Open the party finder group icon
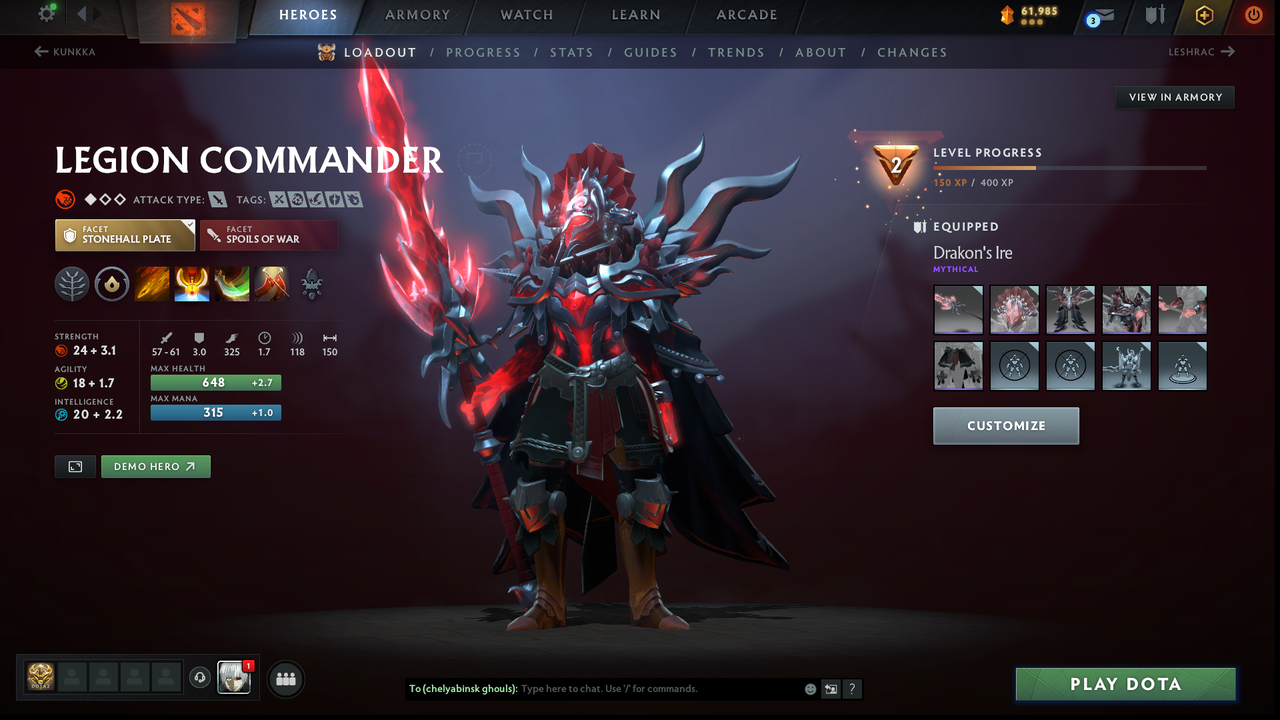The height and width of the screenshot is (720, 1280). point(286,679)
